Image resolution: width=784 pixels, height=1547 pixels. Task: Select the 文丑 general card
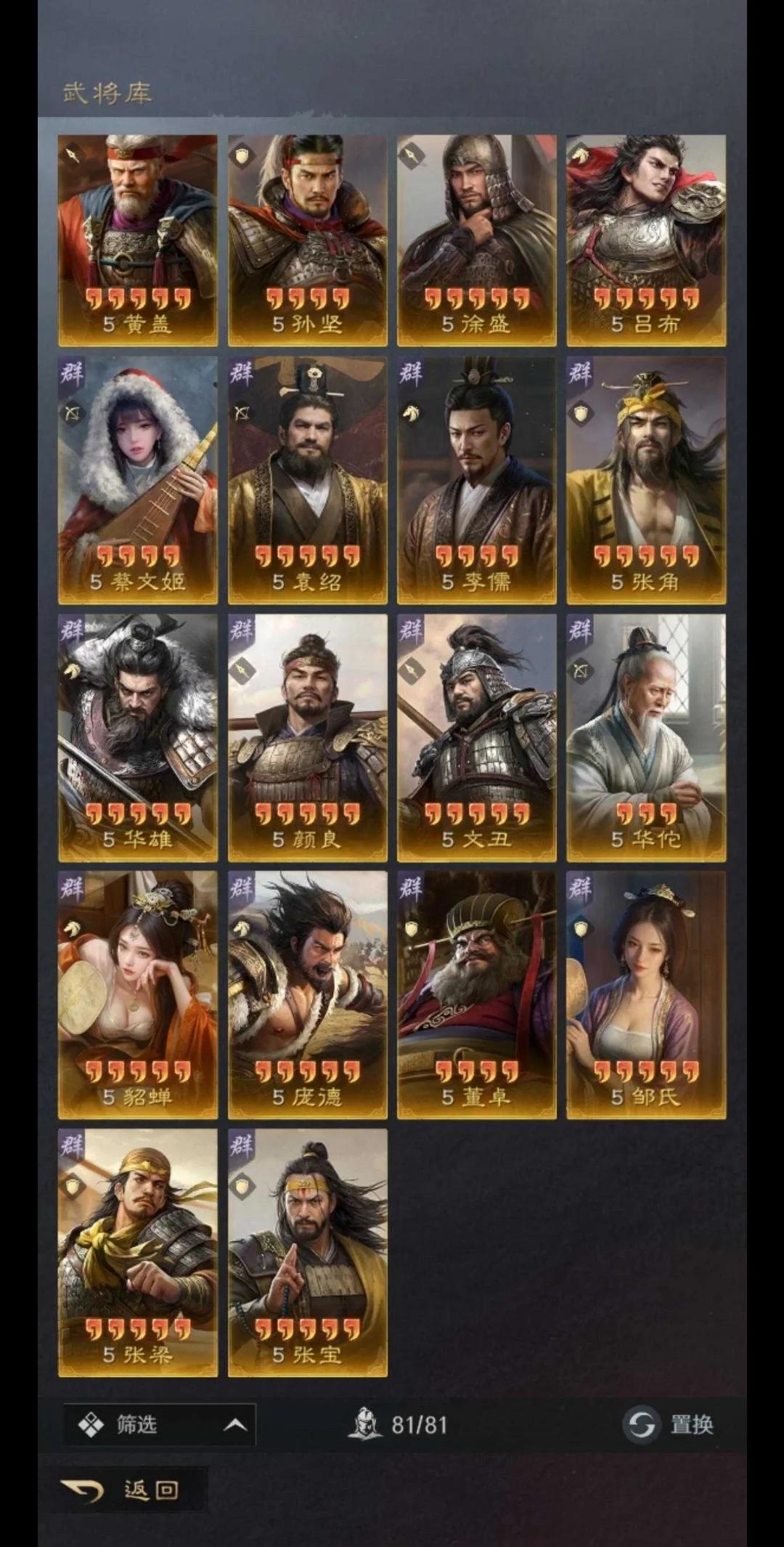pyautogui.click(x=477, y=738)
